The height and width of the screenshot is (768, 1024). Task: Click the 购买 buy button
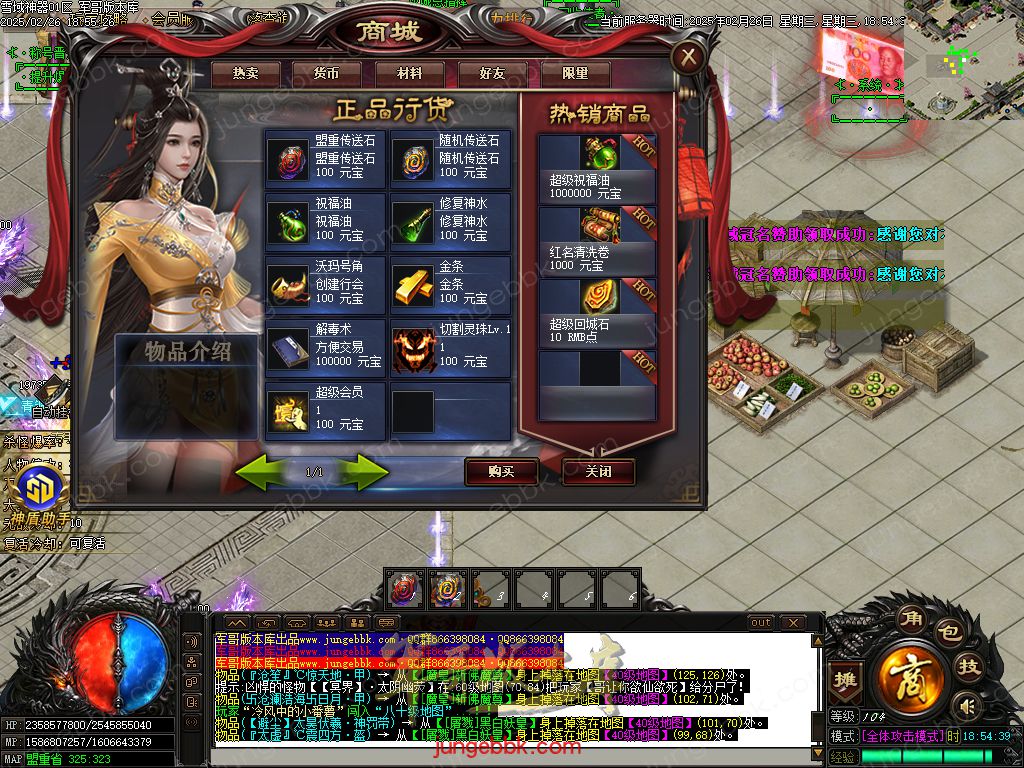pyautogui.click(x=501, y=471)
